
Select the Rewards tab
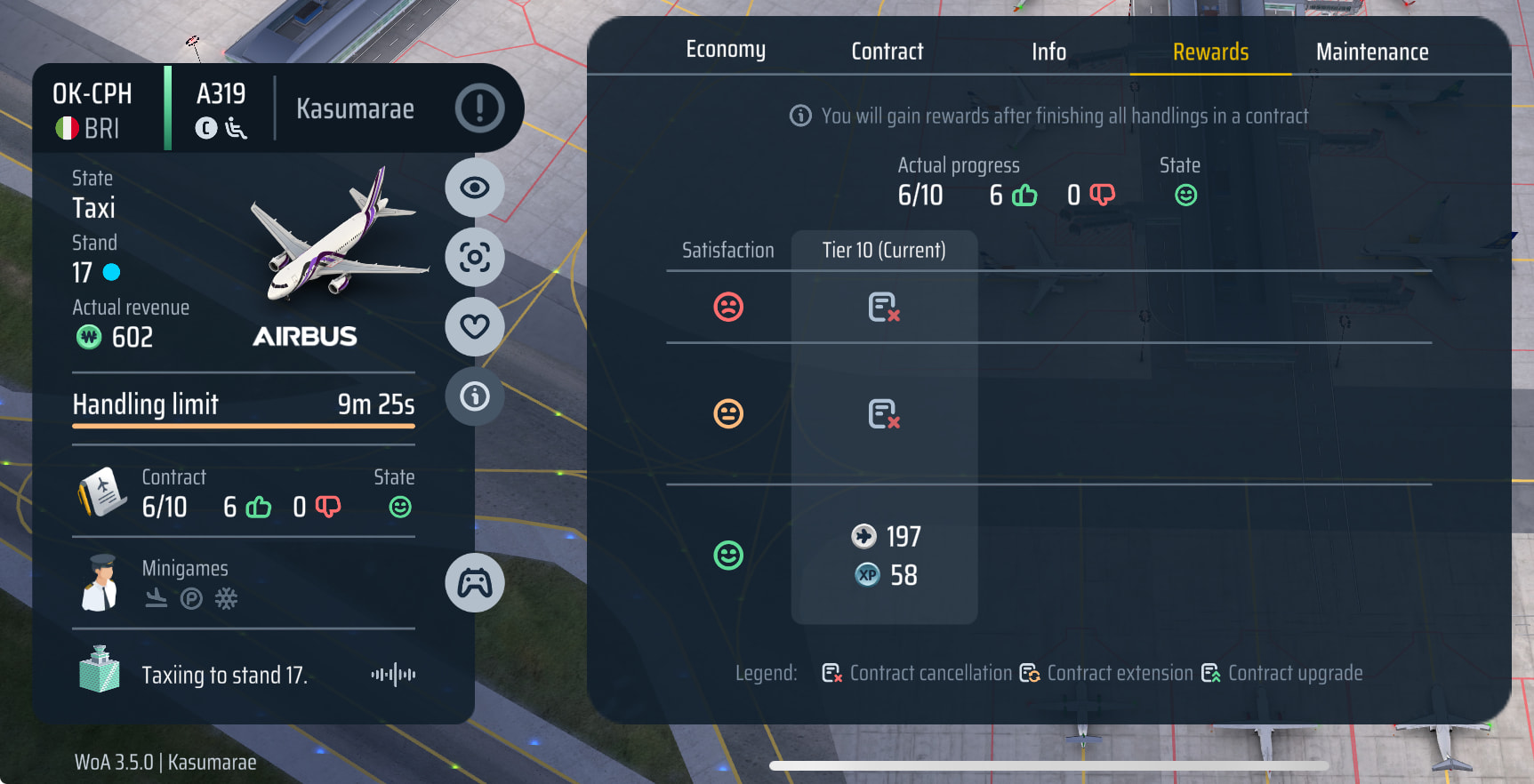(1210, 52)
